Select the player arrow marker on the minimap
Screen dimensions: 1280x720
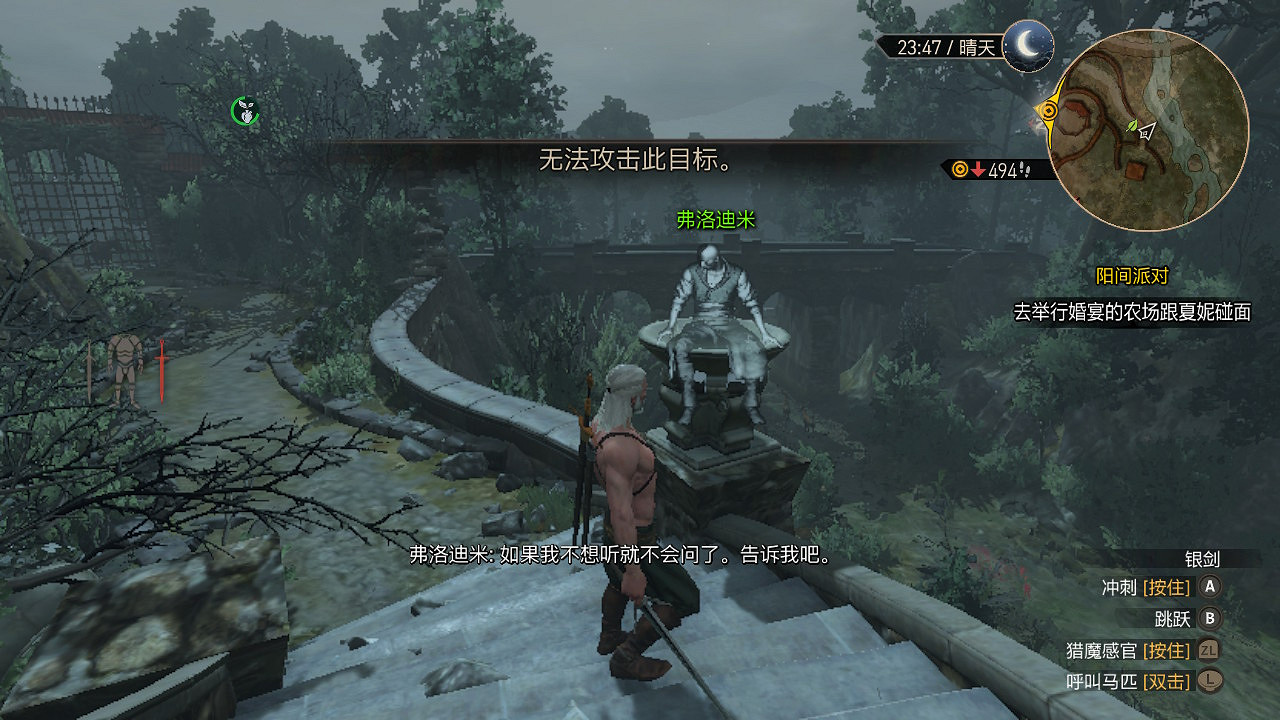1147,133
